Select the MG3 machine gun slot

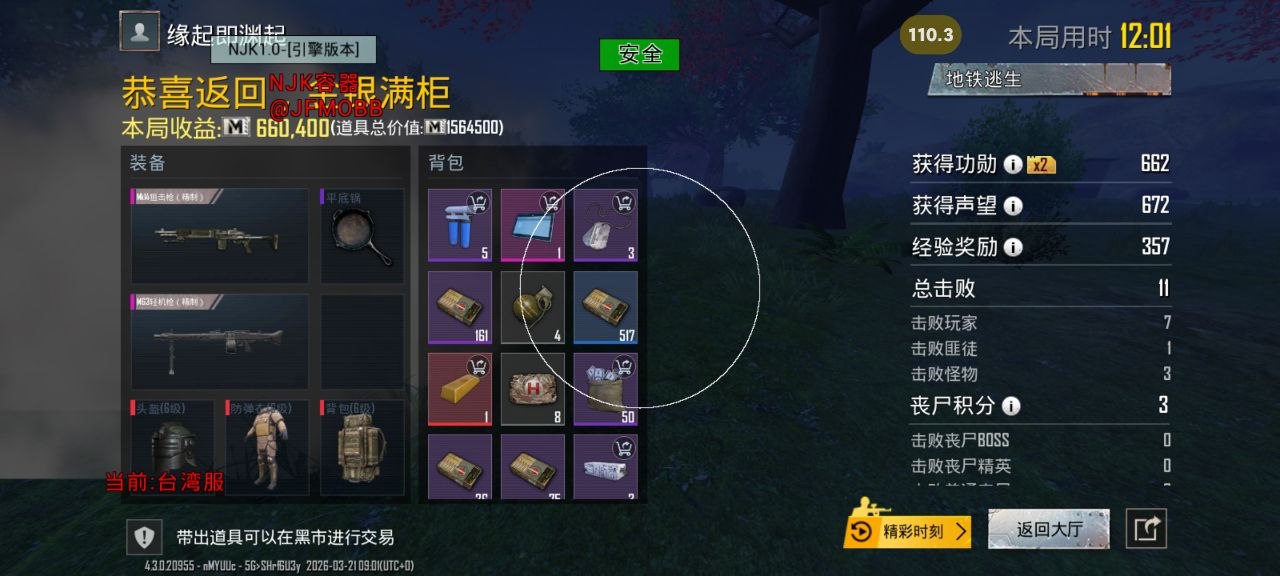pos(219,341)
